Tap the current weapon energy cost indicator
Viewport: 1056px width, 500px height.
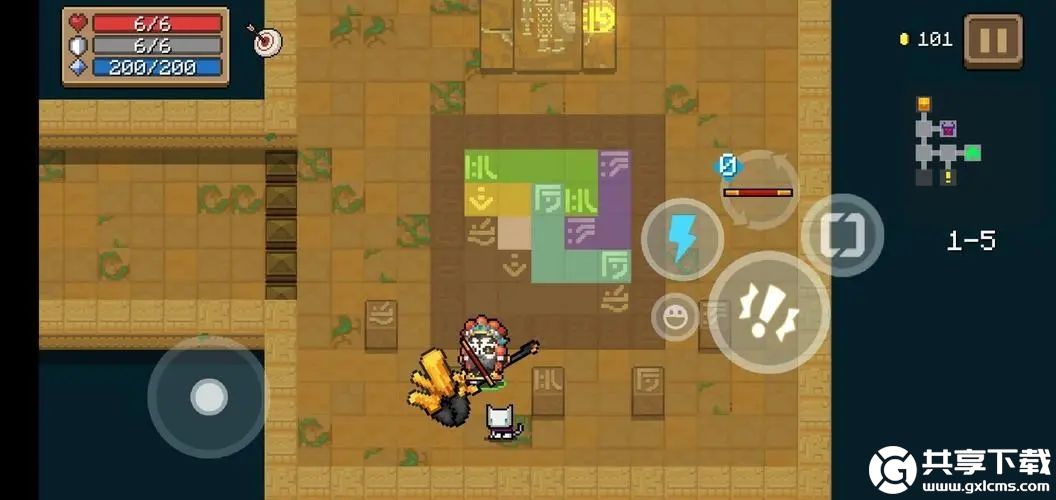pos(728,165)
